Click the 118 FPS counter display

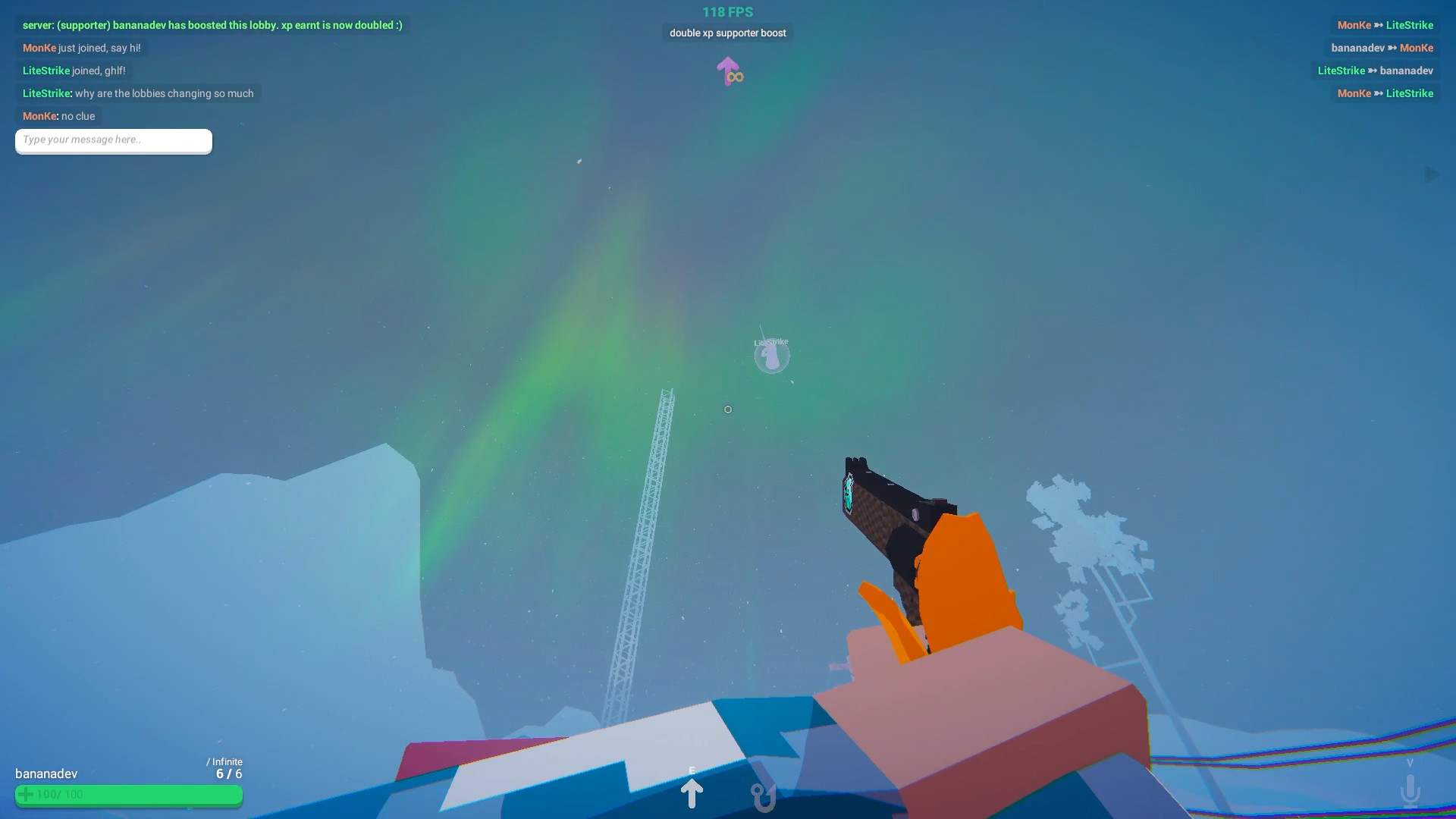(726, 11)
